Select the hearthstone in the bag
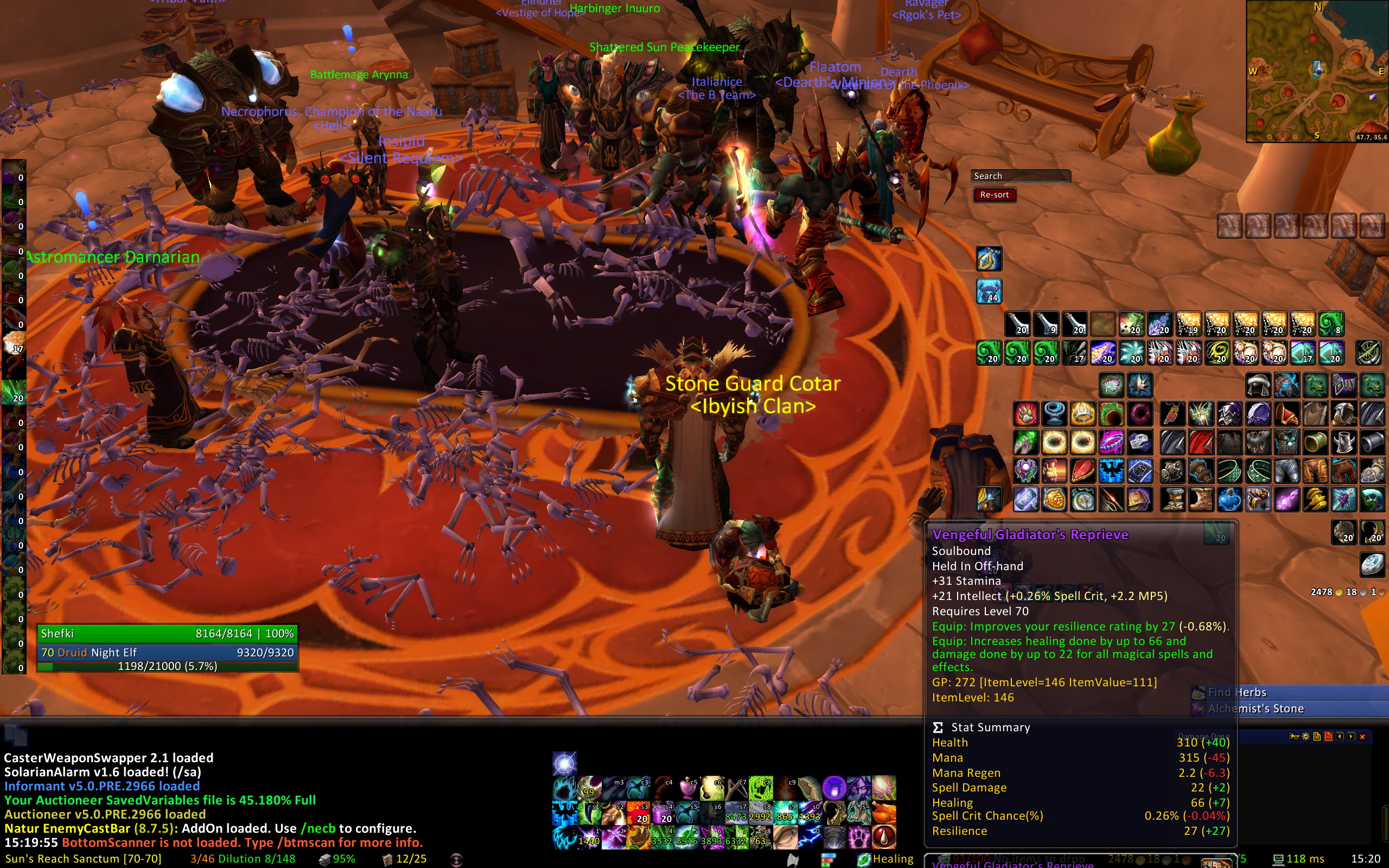Viewport: 1389px width, 868px height. [1371, 565]
